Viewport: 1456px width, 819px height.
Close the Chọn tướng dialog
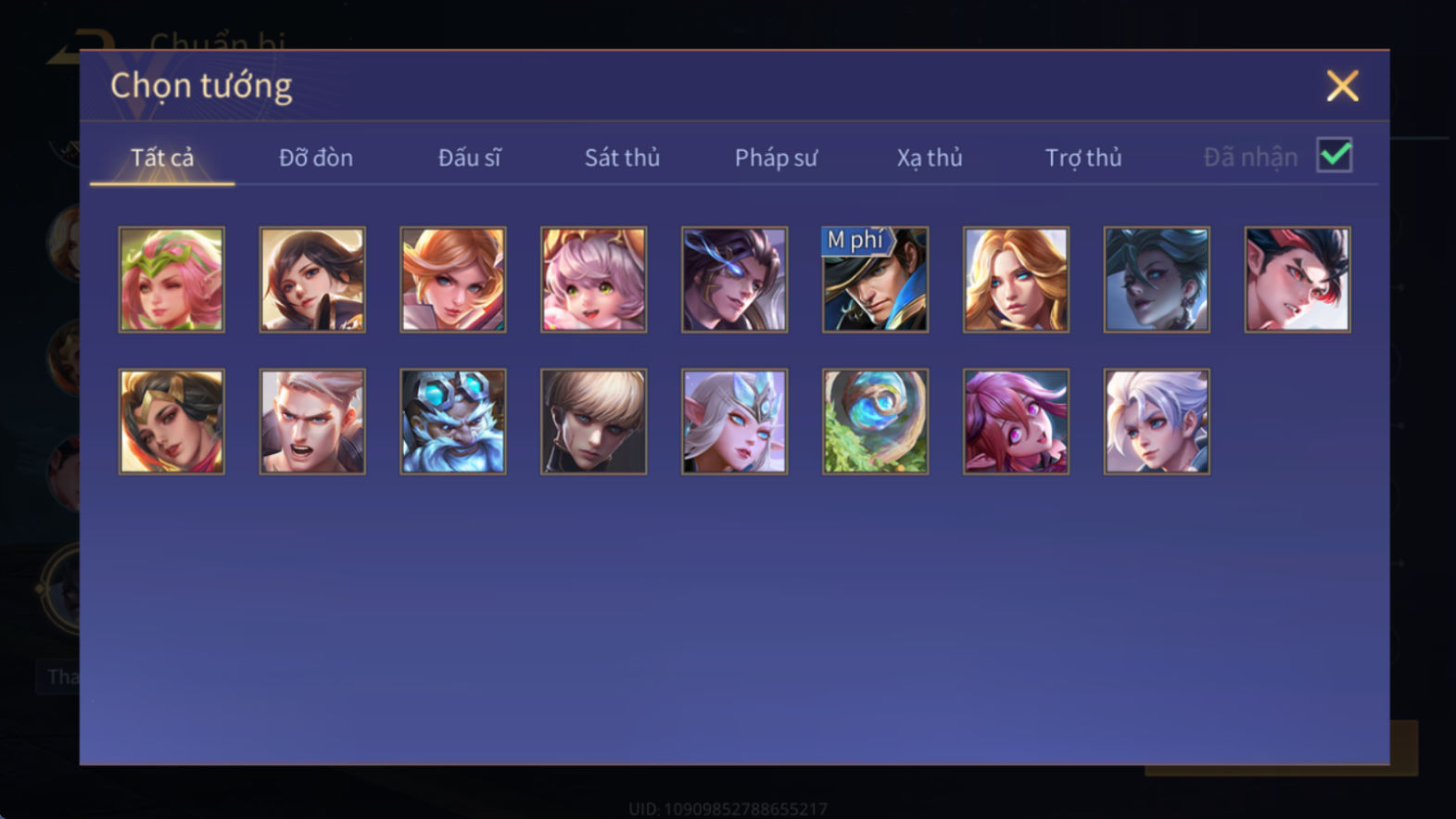point(1341,86)
